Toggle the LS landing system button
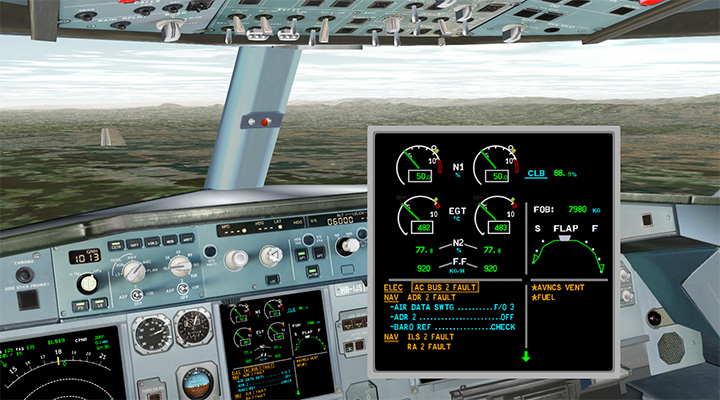Screen dimensions: 720x400 point(100,303)
